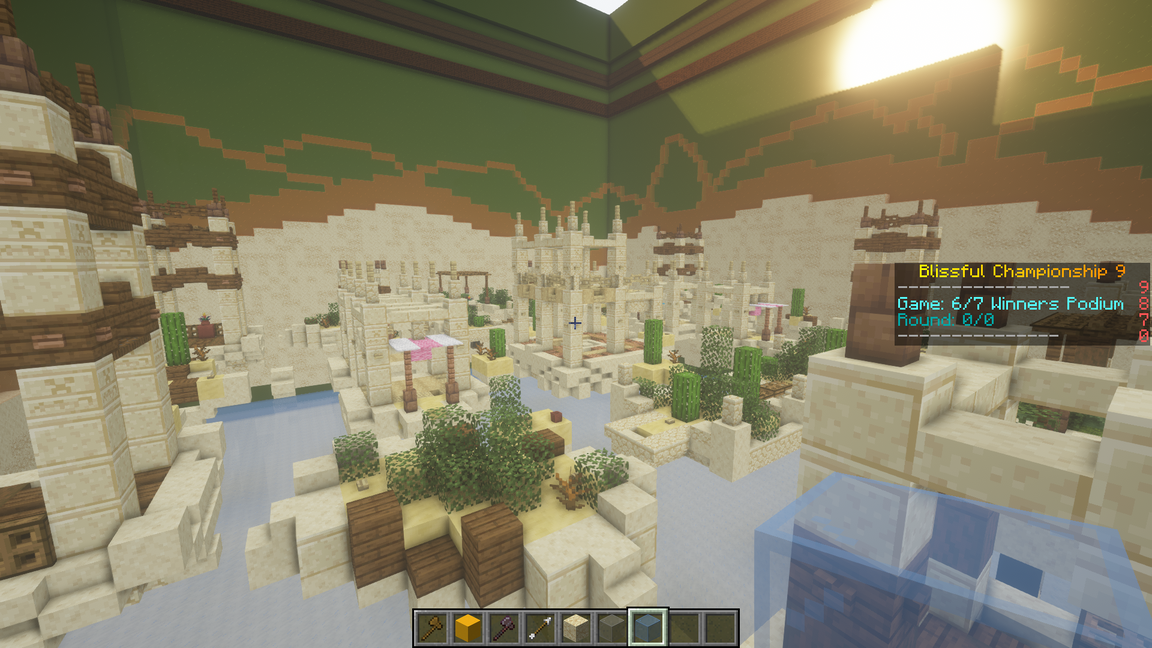This screenshot has height=648, width=1152.
Task: Select the yellow block hotbar slot
Action: coord(468,628)
